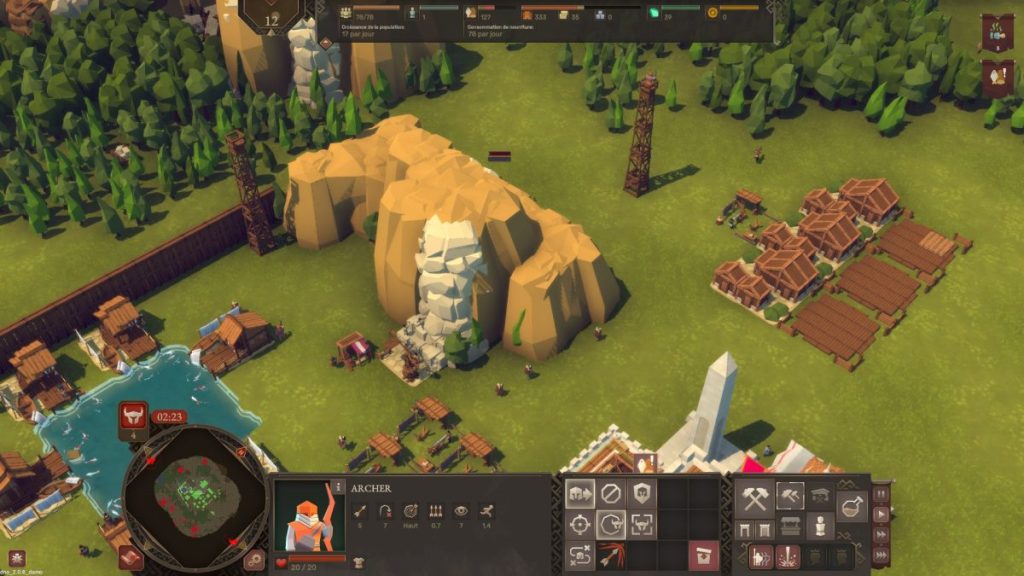
Task: Choose the move command with helmet and arrow
Action: click(x=580, y=494)
